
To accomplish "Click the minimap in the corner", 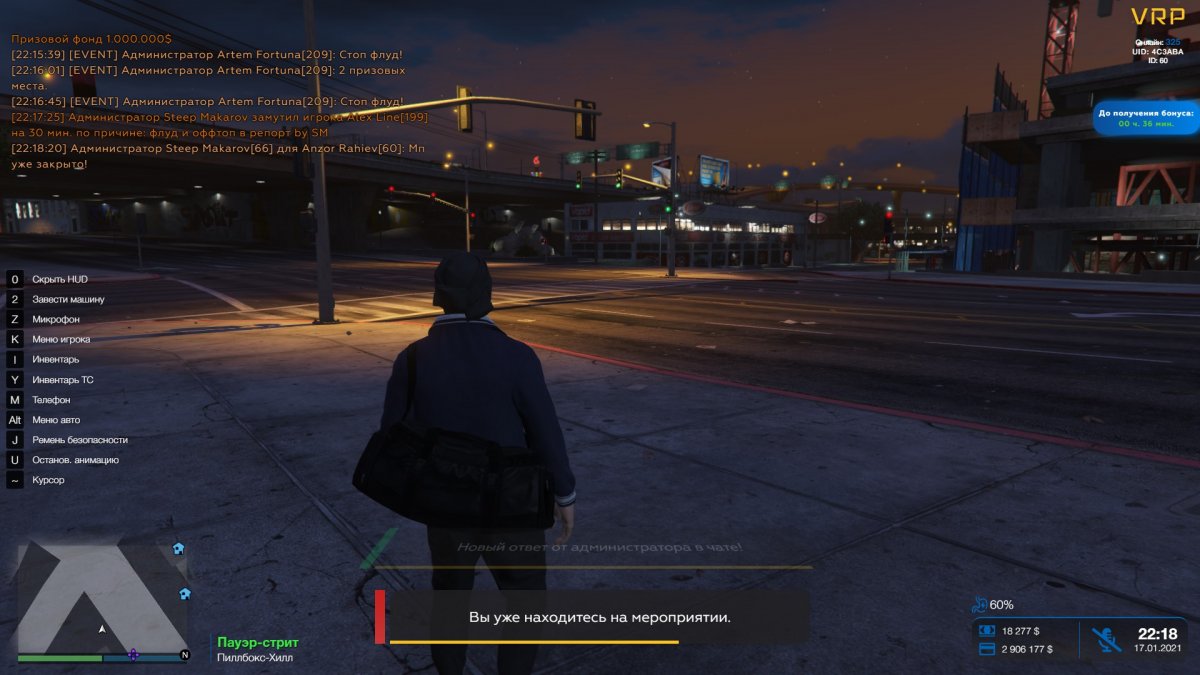I will tap(102, 600).
